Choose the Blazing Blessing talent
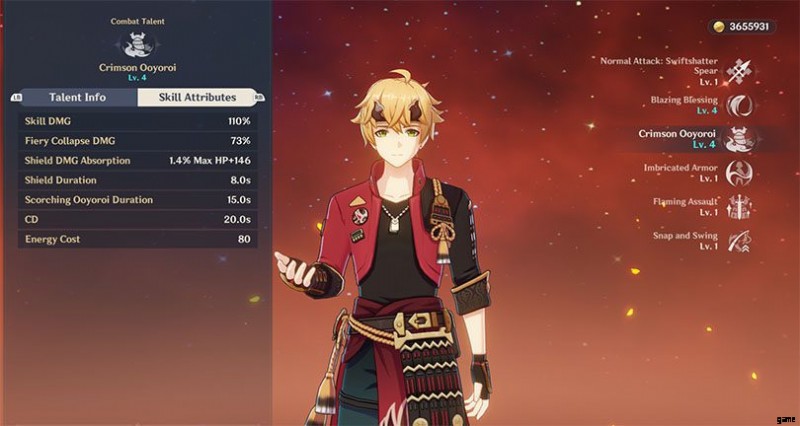This screenshot has height=426, width=800. tap(741, 105)
